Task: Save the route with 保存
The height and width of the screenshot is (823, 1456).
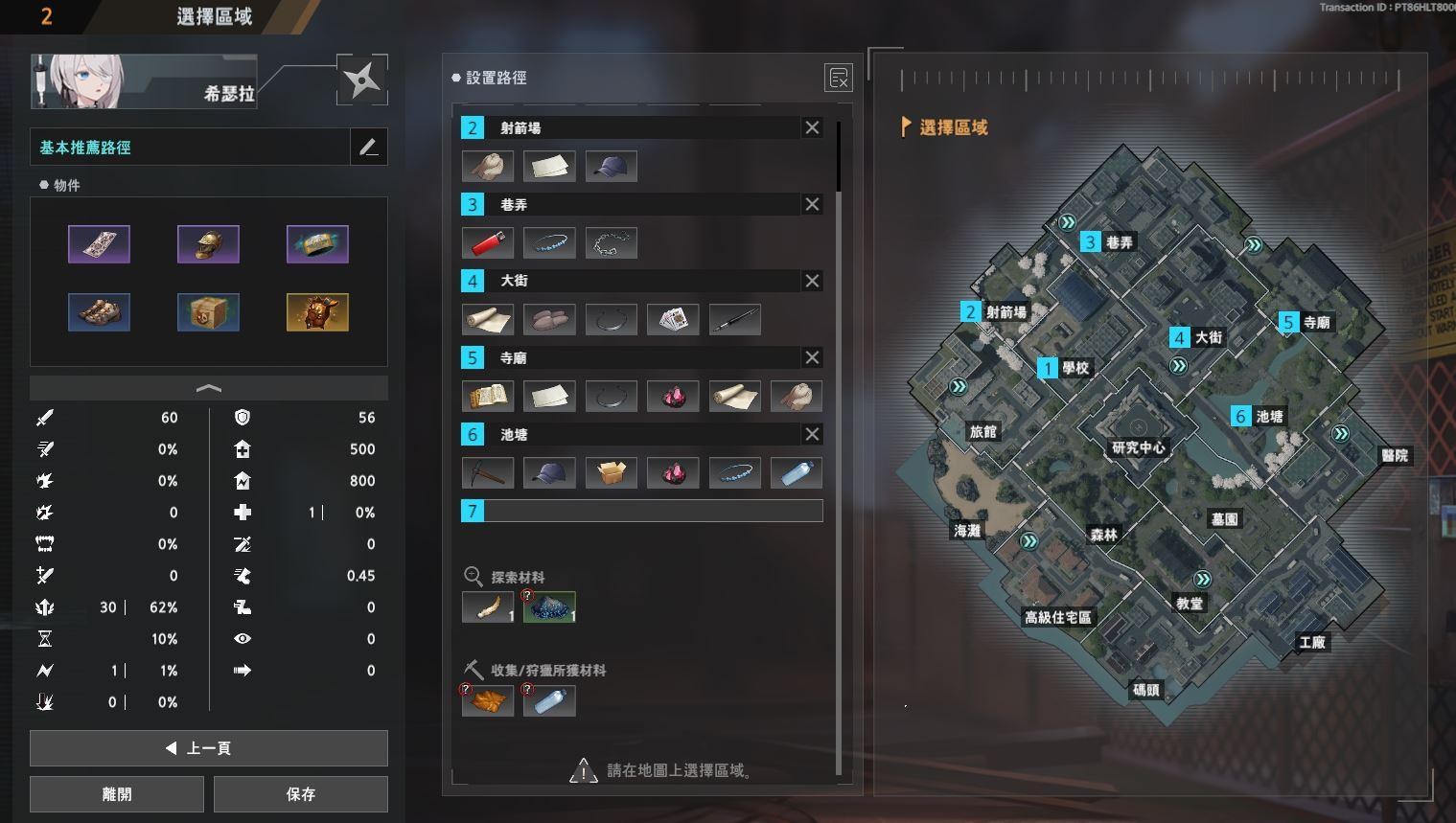Action: tap(300, 794)
